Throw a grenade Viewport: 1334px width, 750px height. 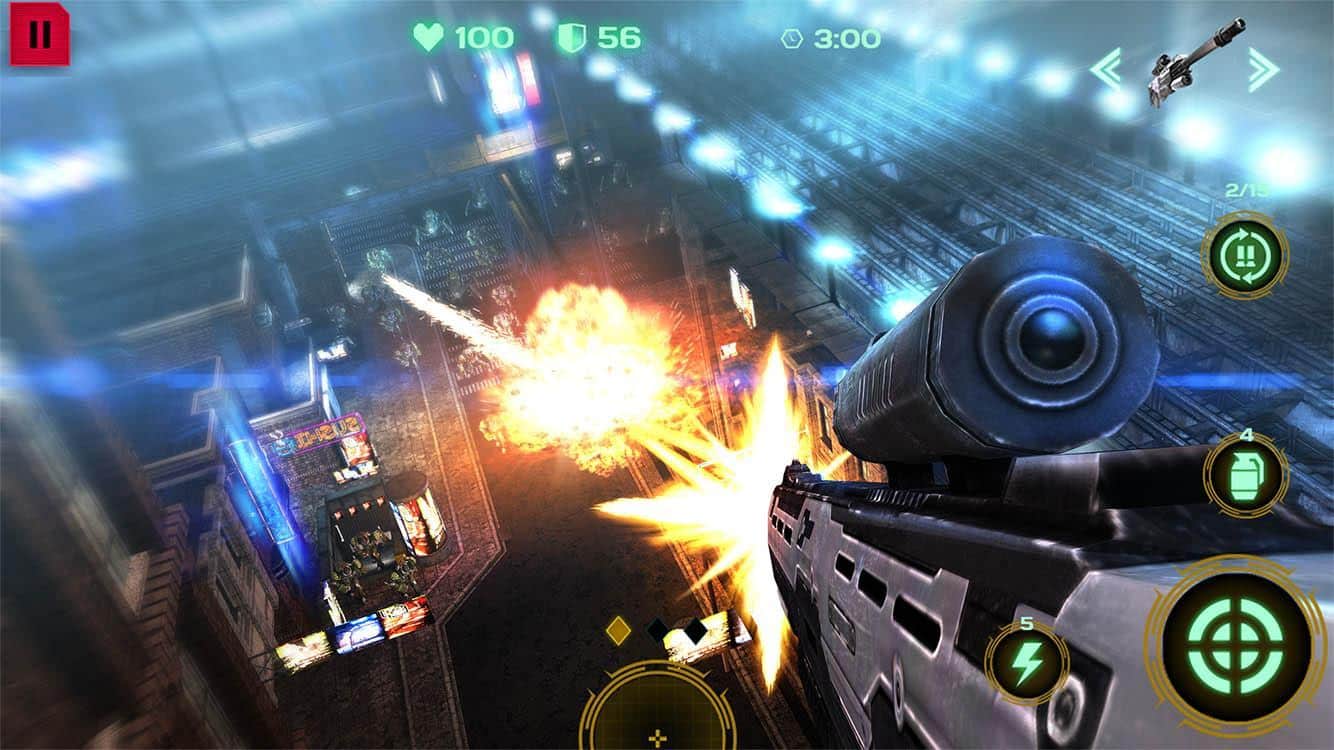tap(1244, 475)
